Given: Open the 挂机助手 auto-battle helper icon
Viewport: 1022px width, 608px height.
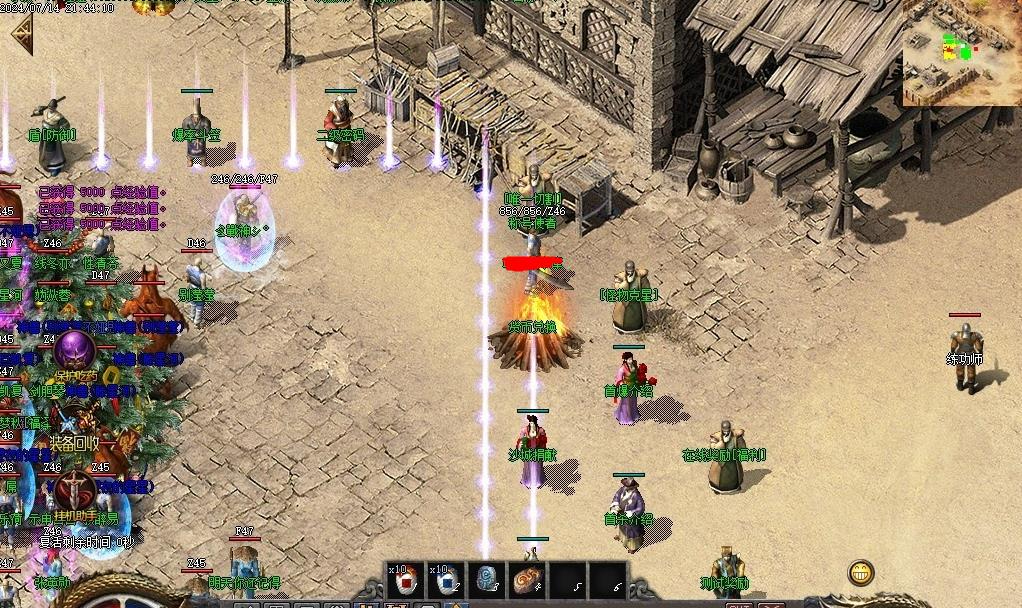Looking at the screenshot, I should [x=73, y=493].
